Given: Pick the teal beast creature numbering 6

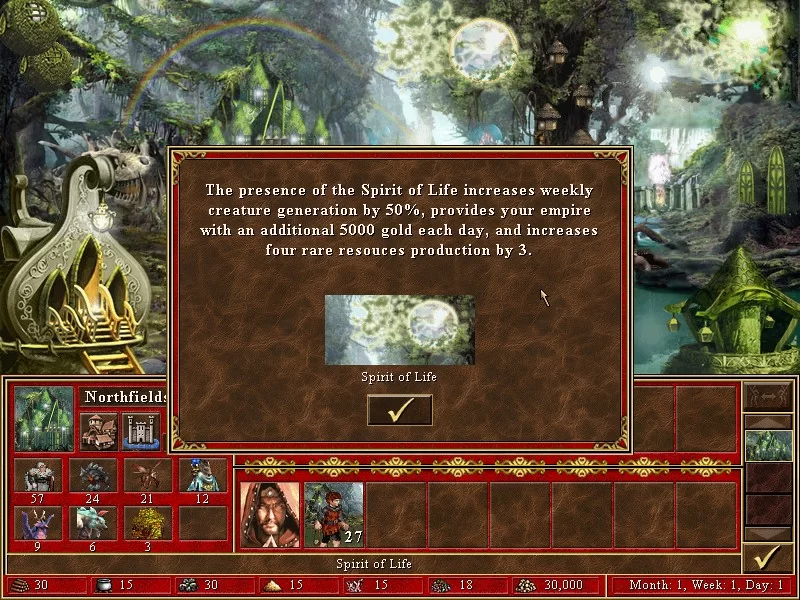Looking at the screenshot, I should [92, 523].
